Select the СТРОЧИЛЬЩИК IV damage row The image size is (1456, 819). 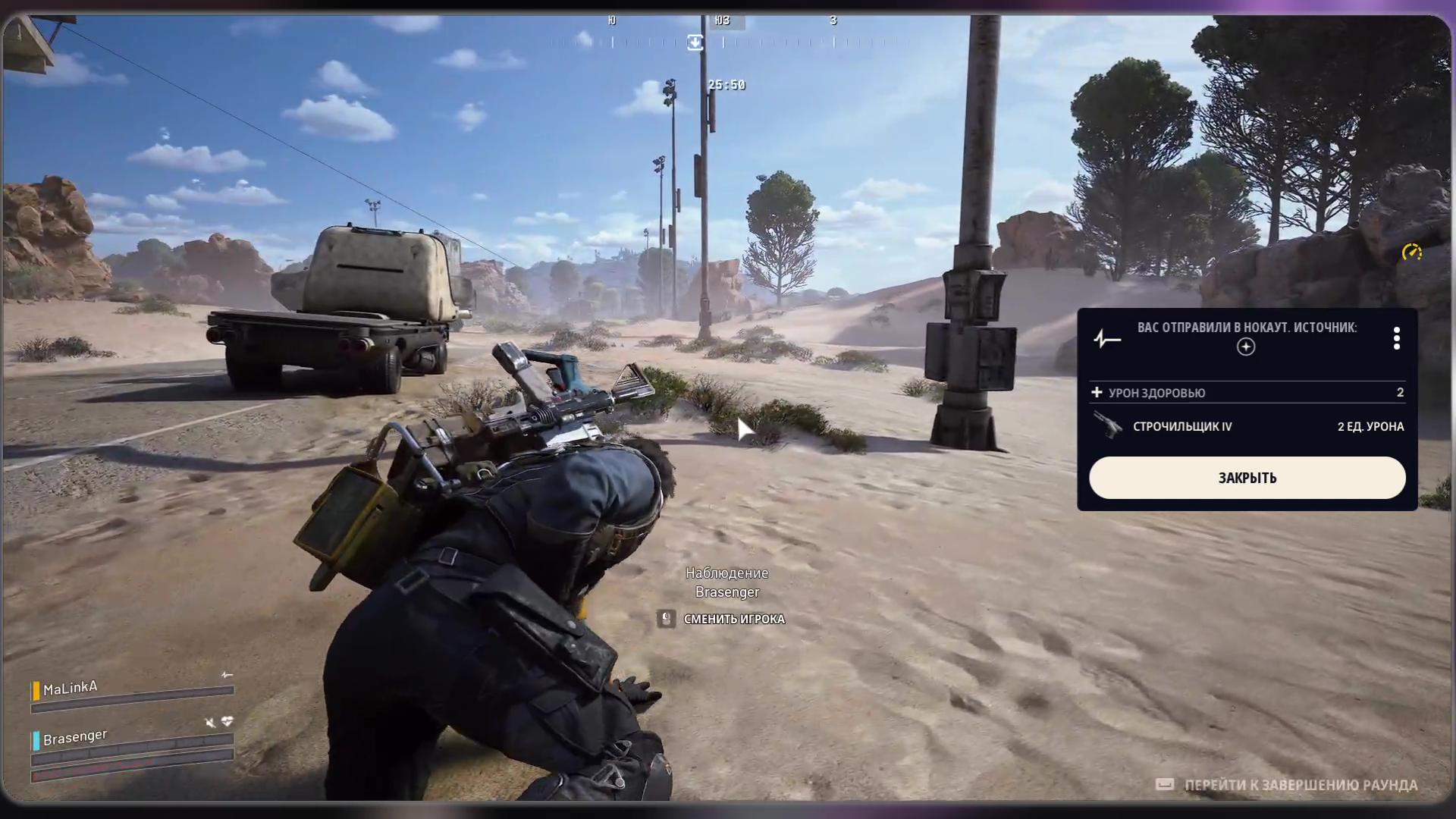(x=1247, y=426)
